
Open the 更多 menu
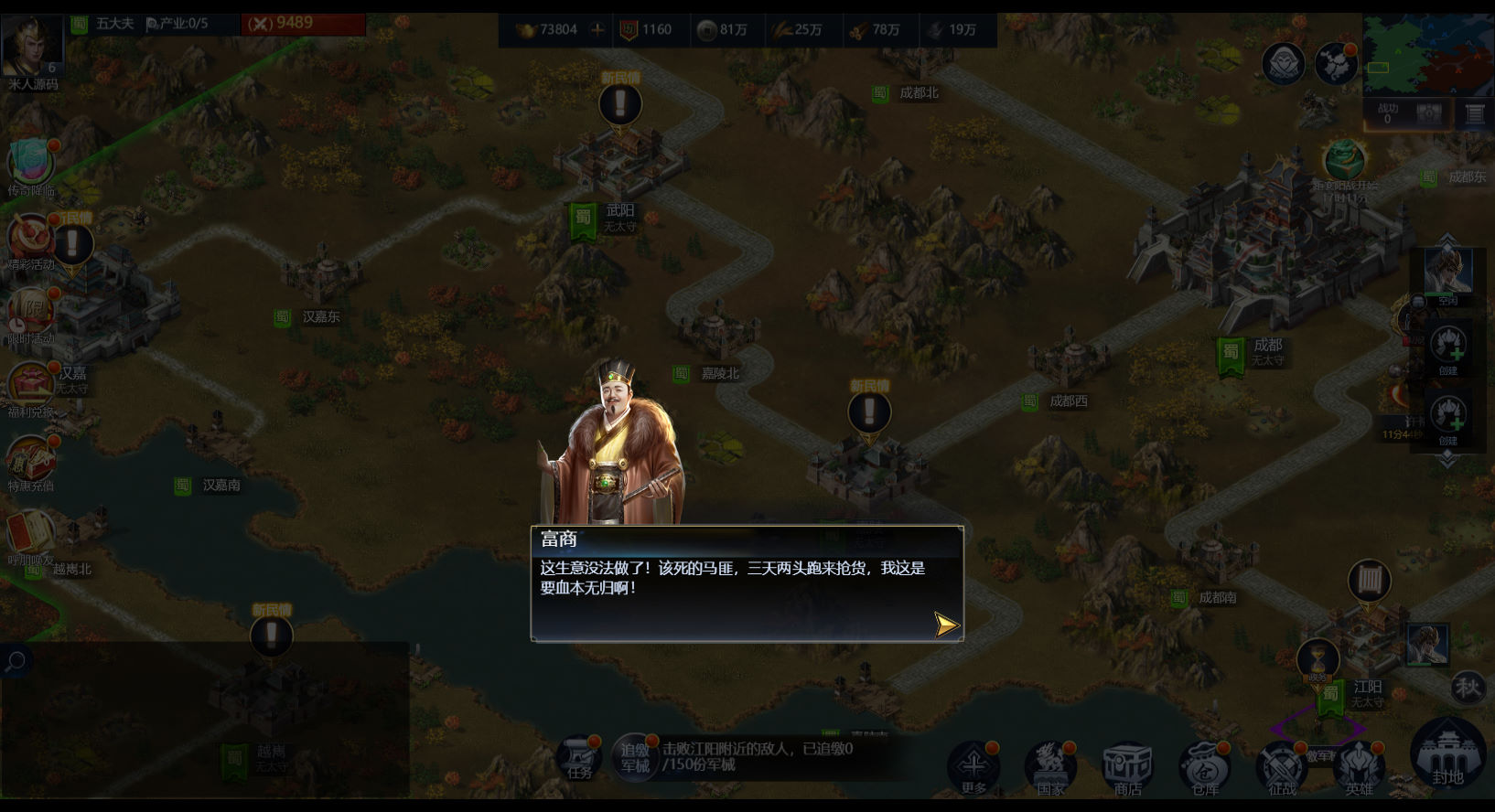973,766
